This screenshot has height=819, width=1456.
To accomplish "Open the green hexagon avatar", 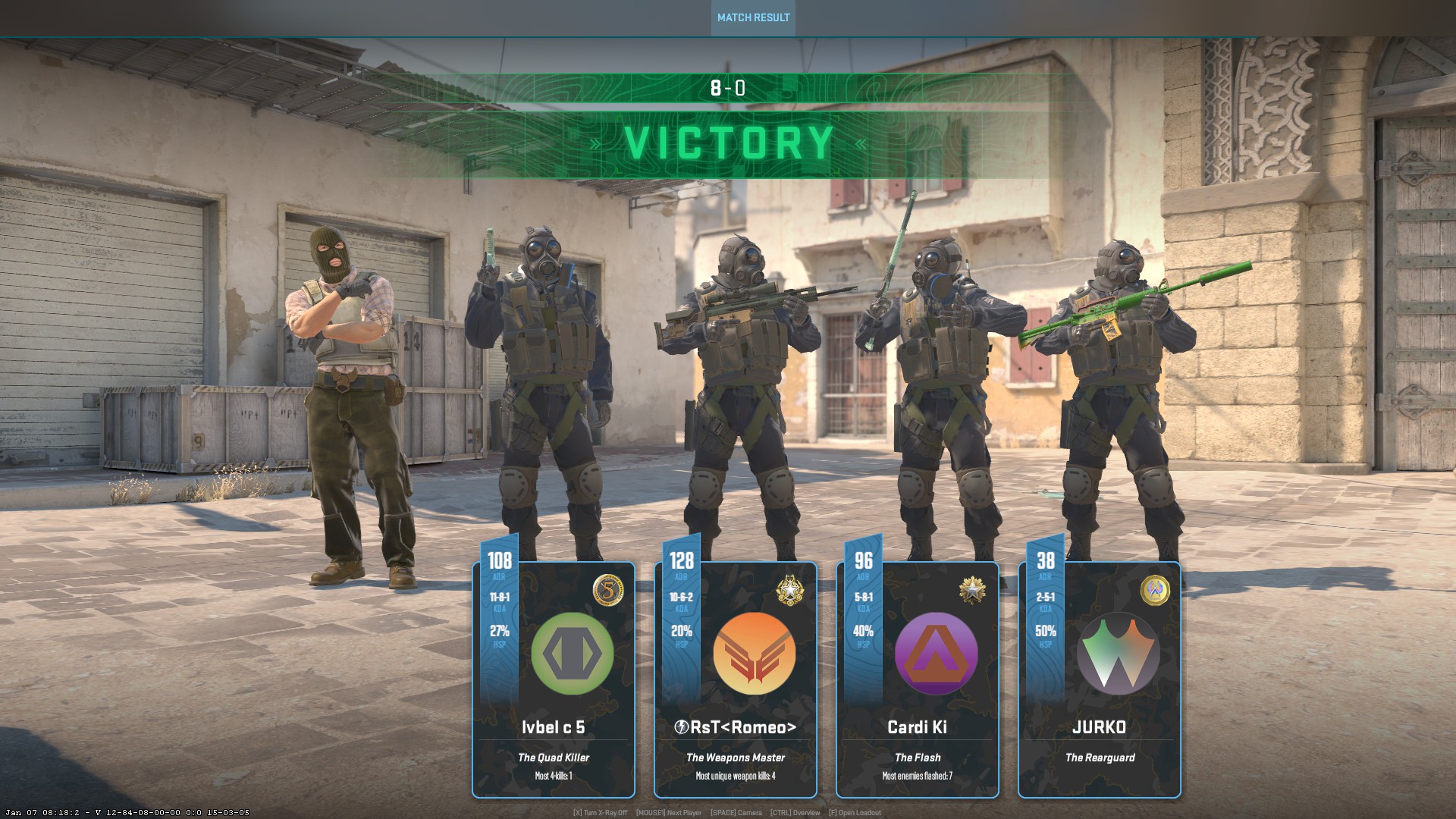I will click(x=572, y=654).
